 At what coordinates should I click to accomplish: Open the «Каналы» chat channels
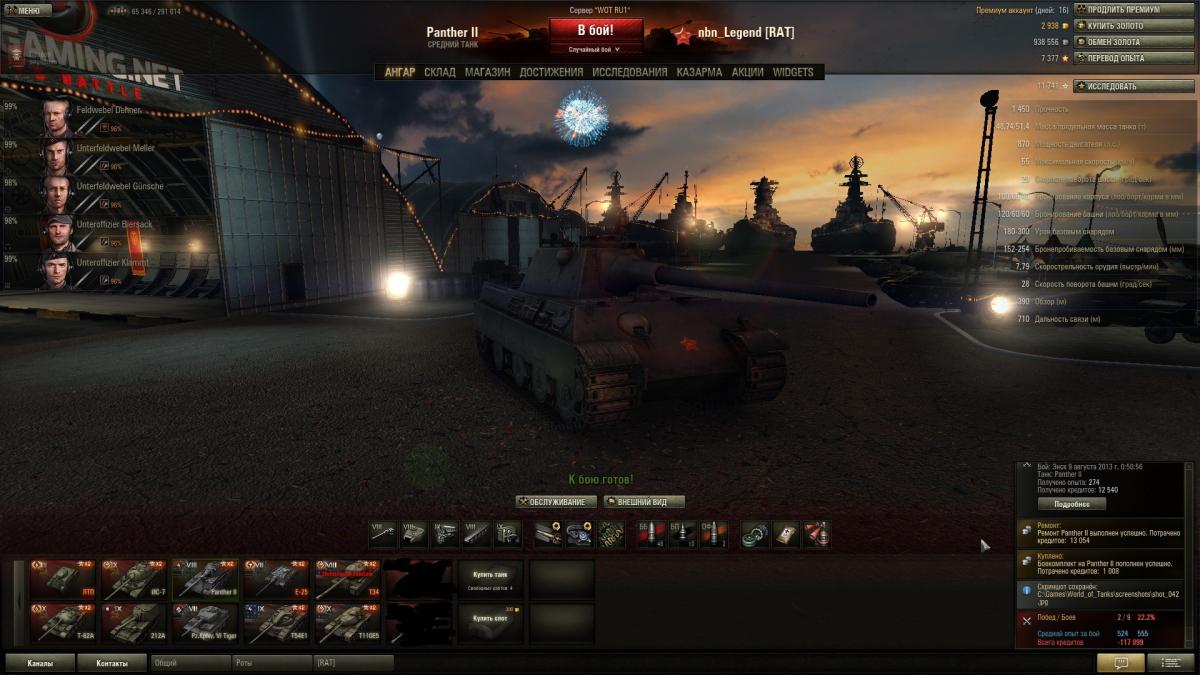(41, 663)
